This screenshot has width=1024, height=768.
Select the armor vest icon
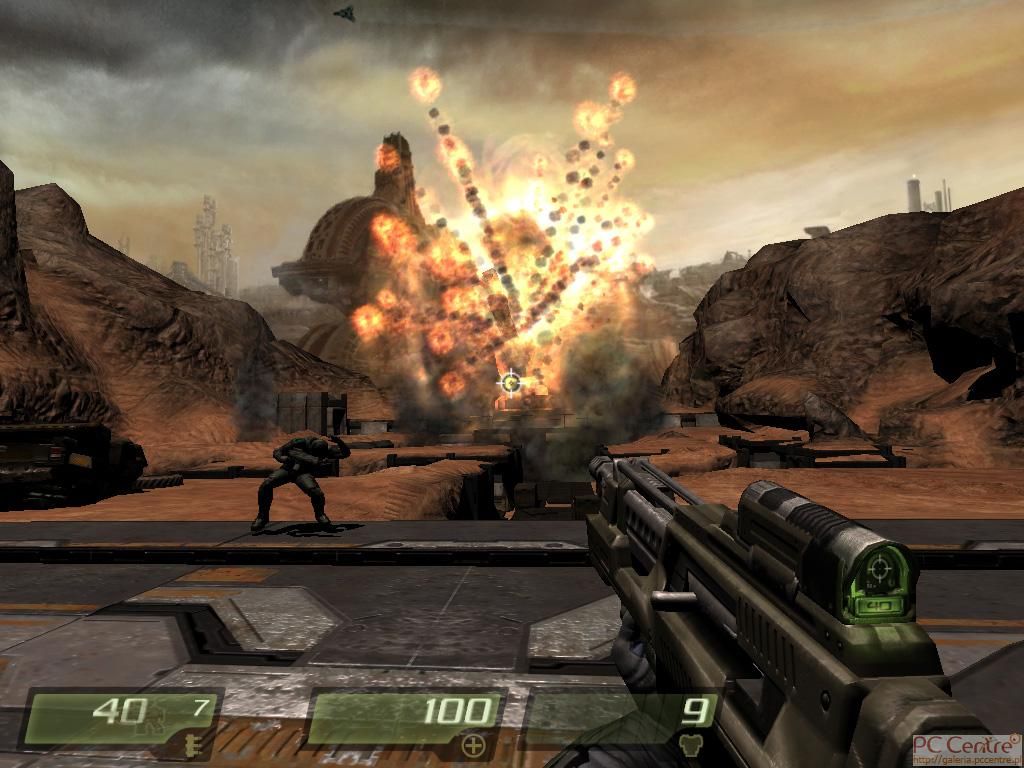click(690, 744)
